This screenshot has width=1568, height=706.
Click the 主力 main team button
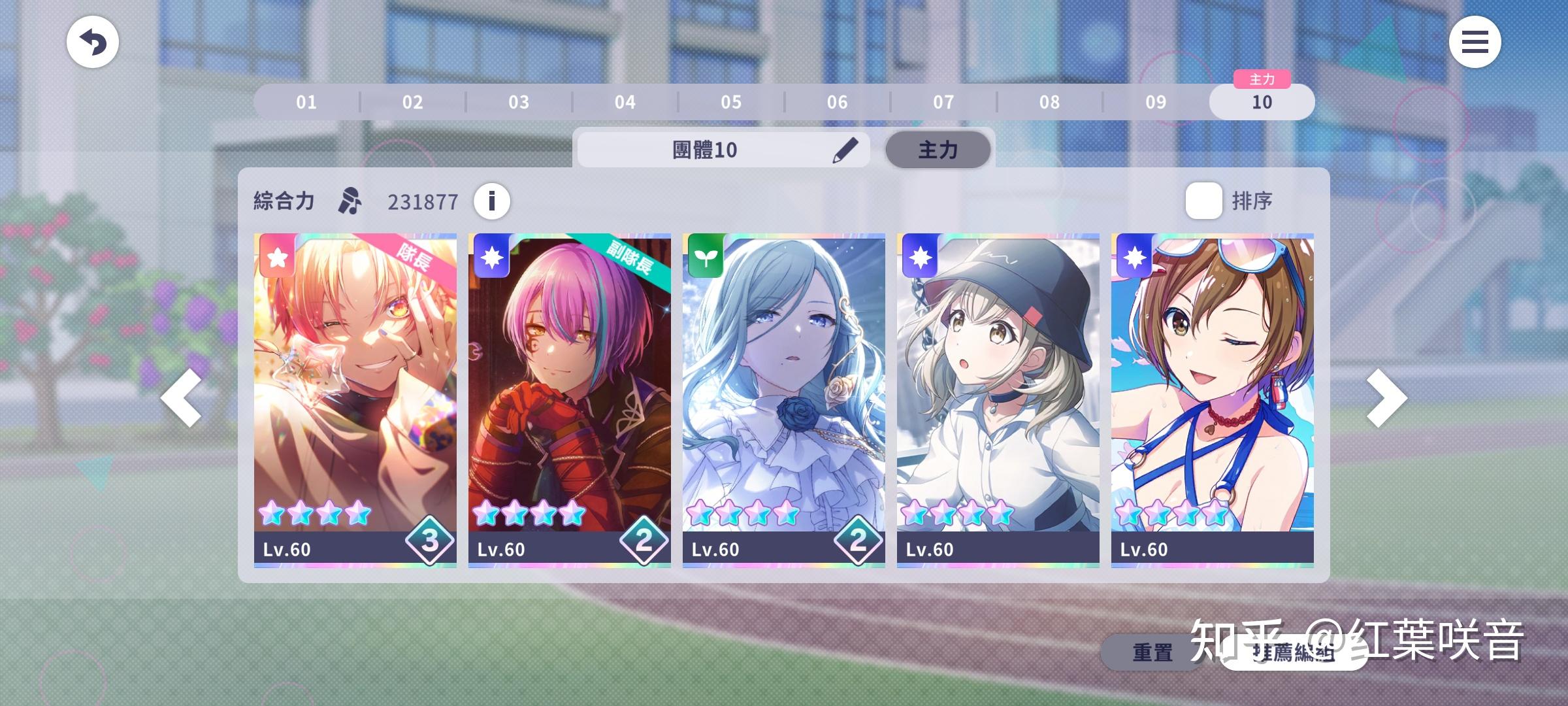click(x=938, y=150)
